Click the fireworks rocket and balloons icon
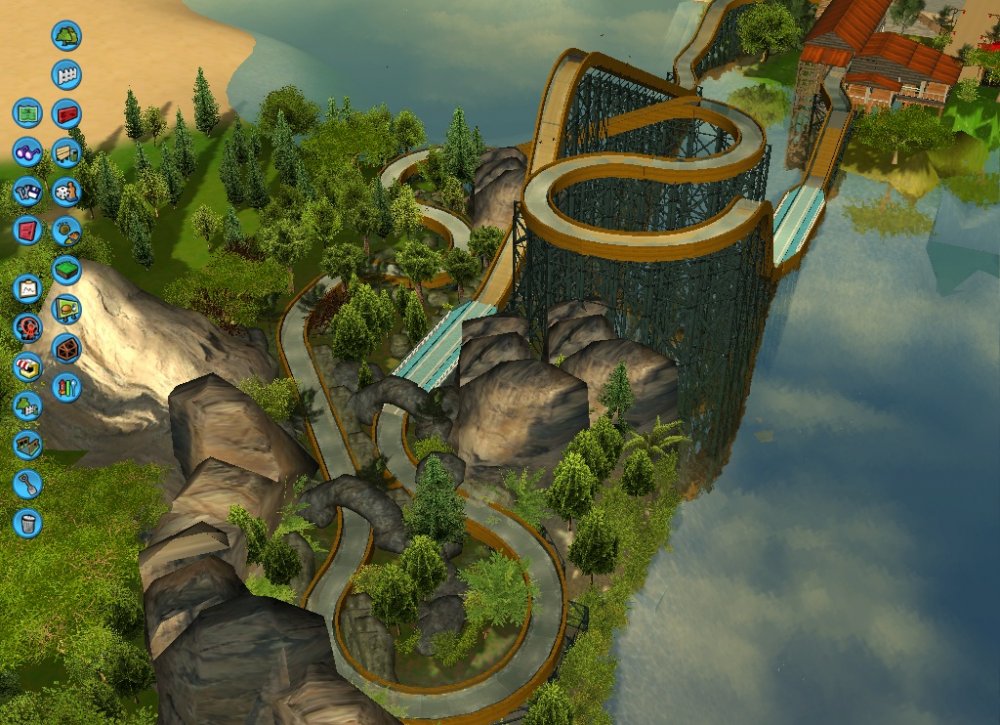This screenshot has height=725, width=1000. point(66,386)
